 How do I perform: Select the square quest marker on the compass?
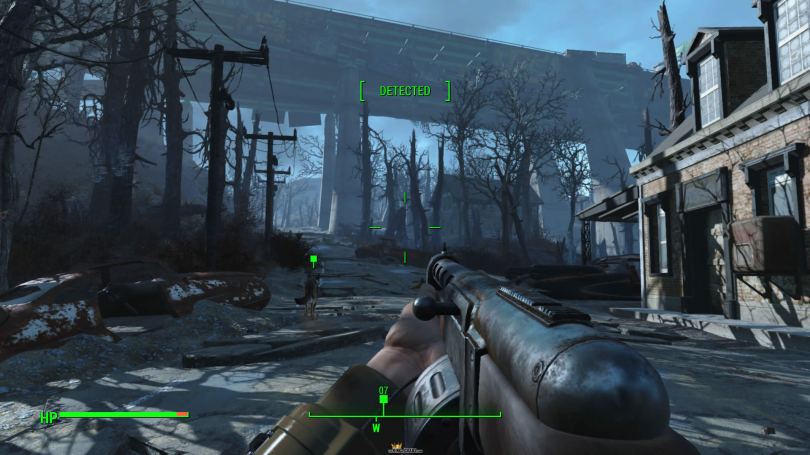(383, 400)
